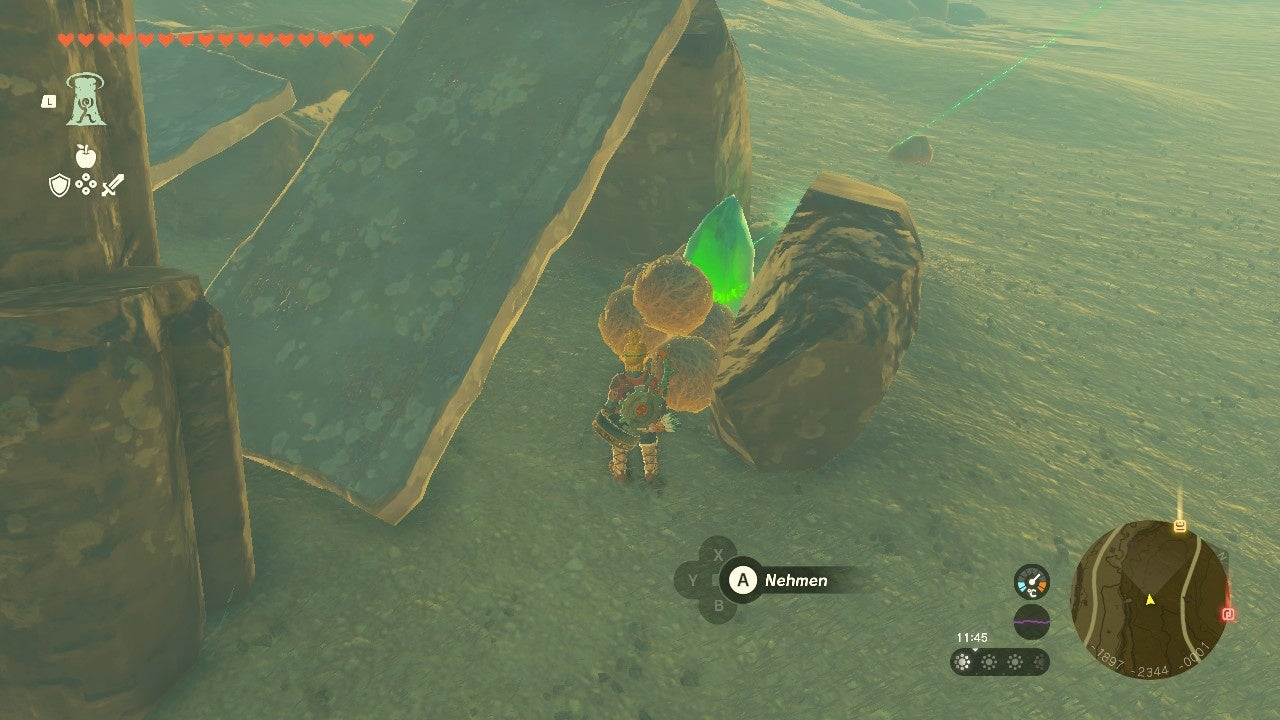Click the apple food icon
The height and width of the screenshot is (720, 1280).
coord(85,156)
